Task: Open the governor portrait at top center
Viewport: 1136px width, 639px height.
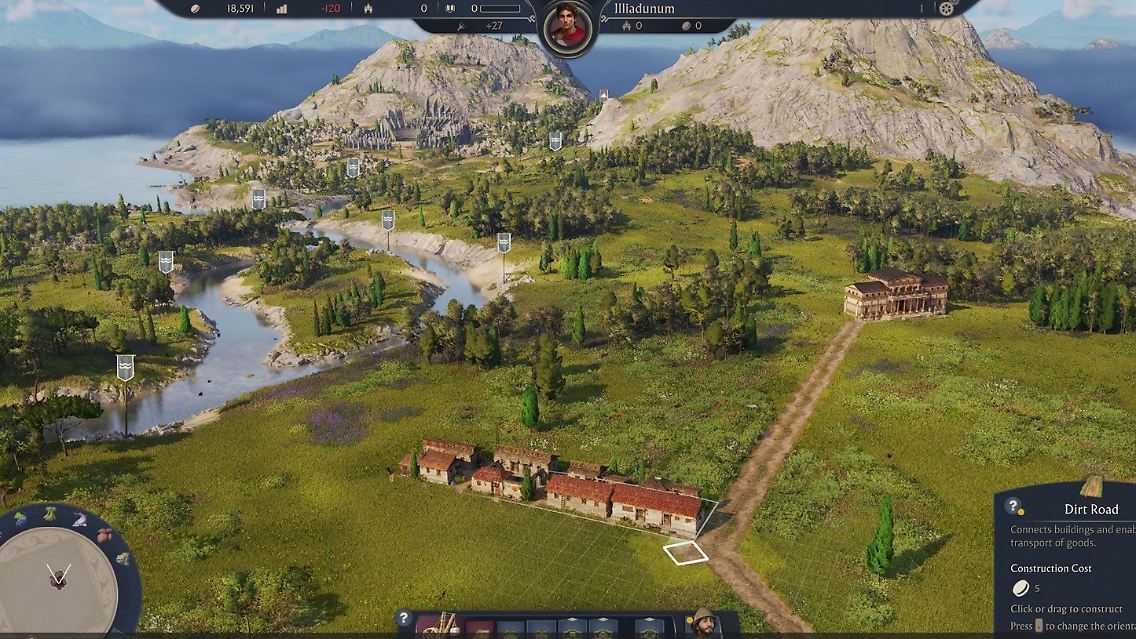Action: [567, 28]
